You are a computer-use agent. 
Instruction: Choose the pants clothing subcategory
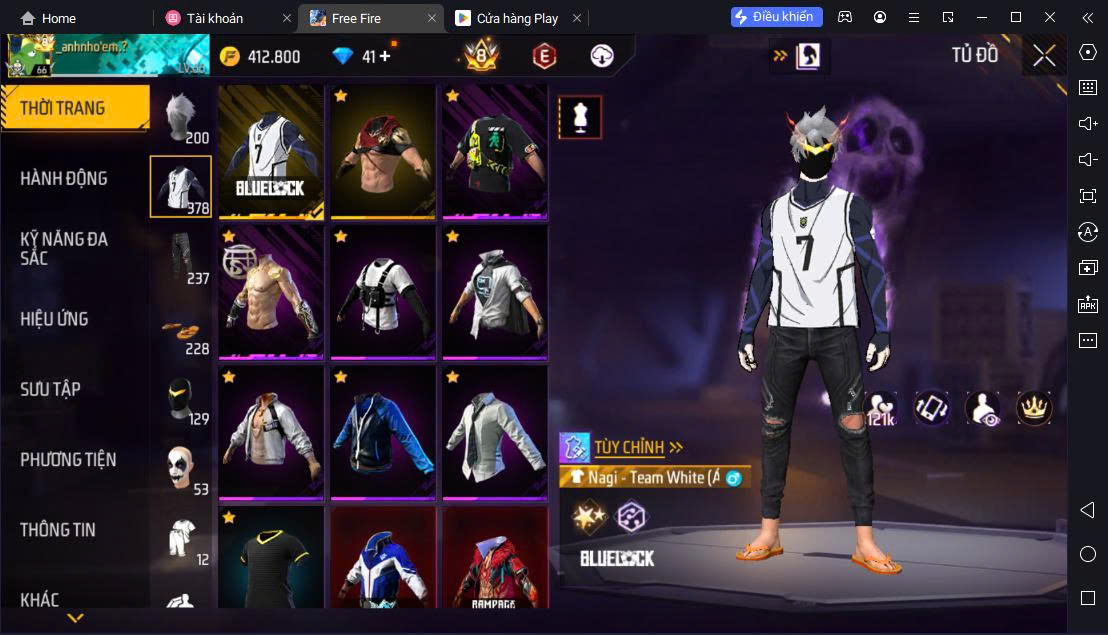(180, 257)
